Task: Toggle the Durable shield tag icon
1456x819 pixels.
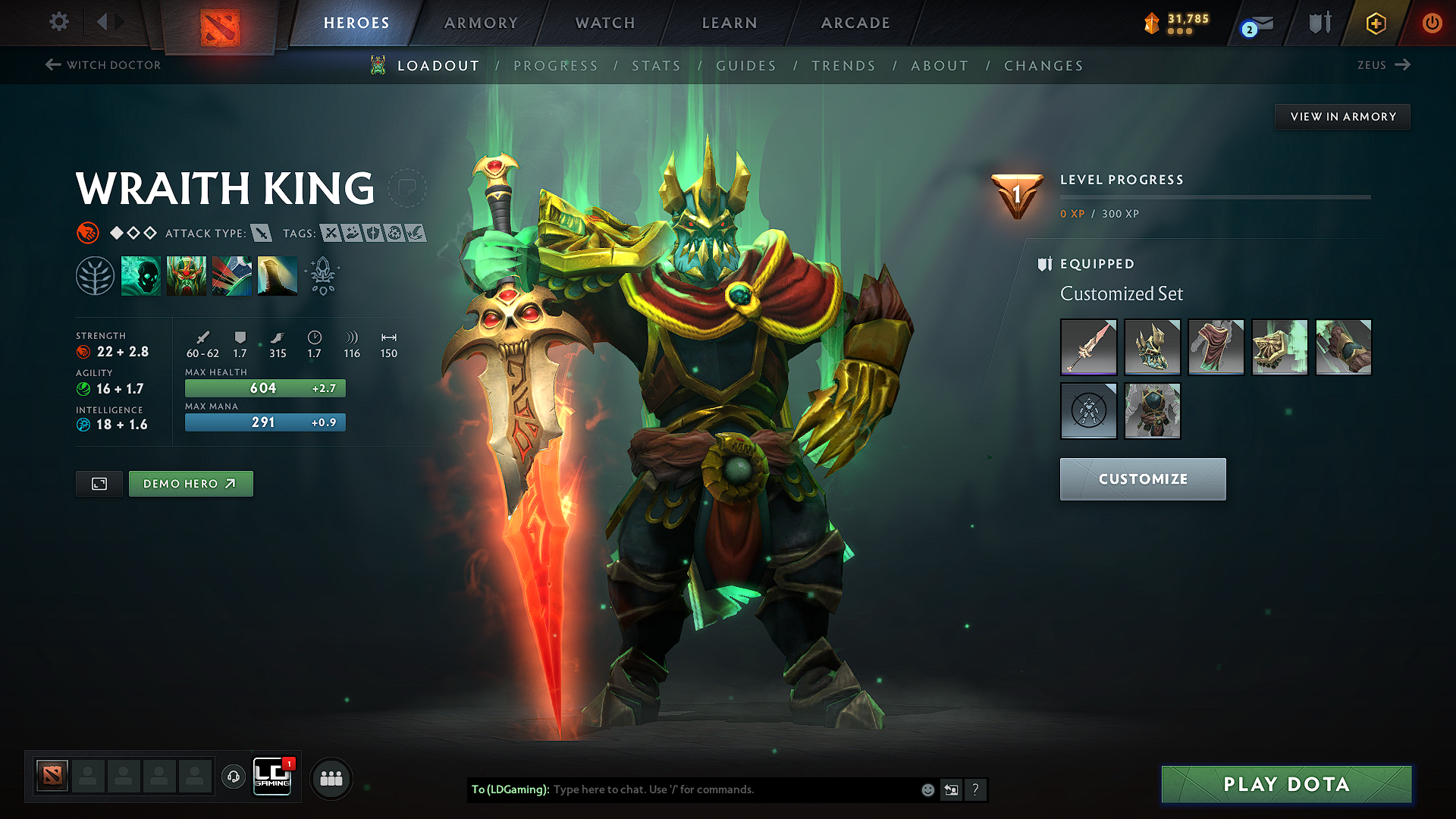Action: pos(372,233)
